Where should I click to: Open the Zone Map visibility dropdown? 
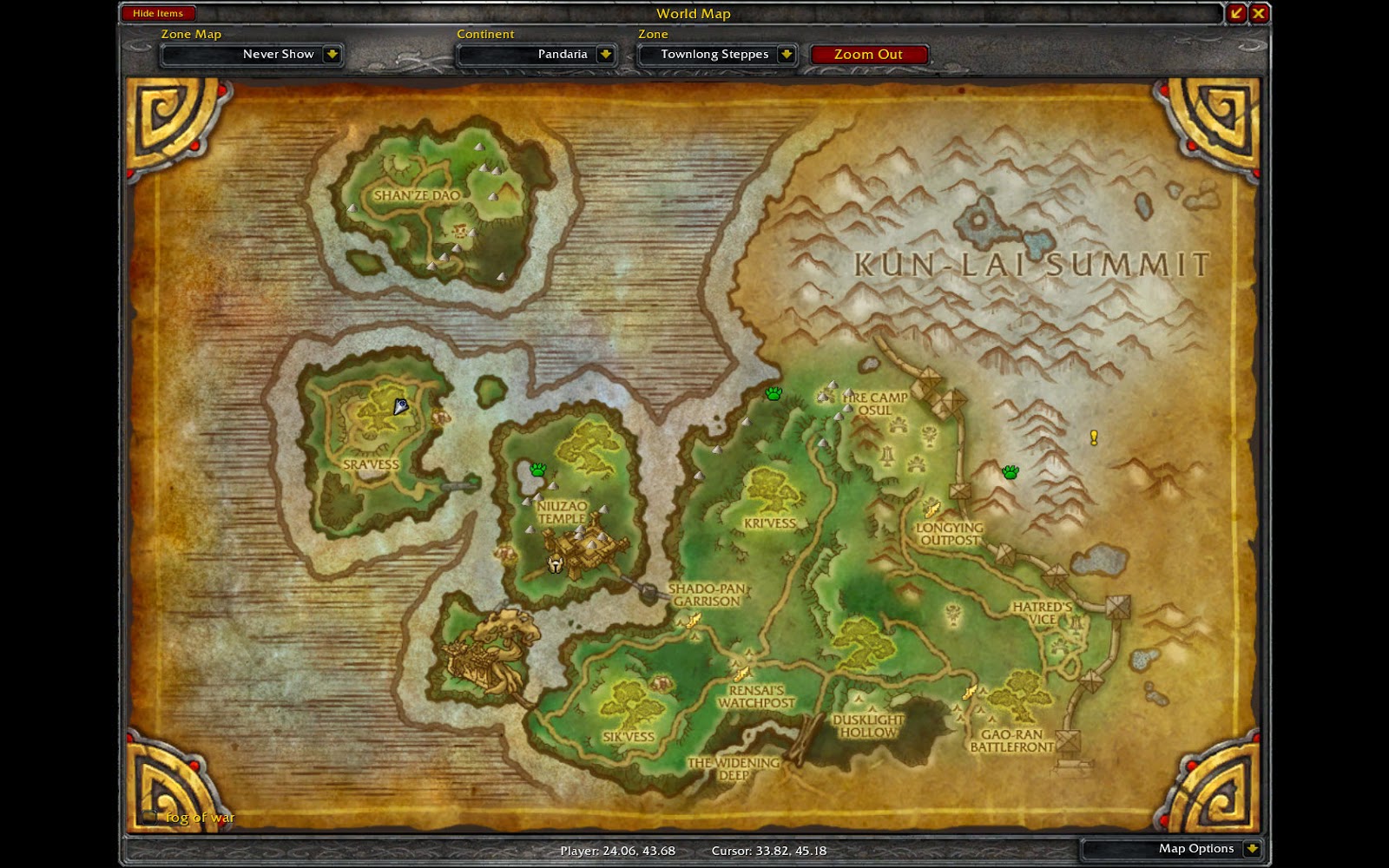click(332, 54)
